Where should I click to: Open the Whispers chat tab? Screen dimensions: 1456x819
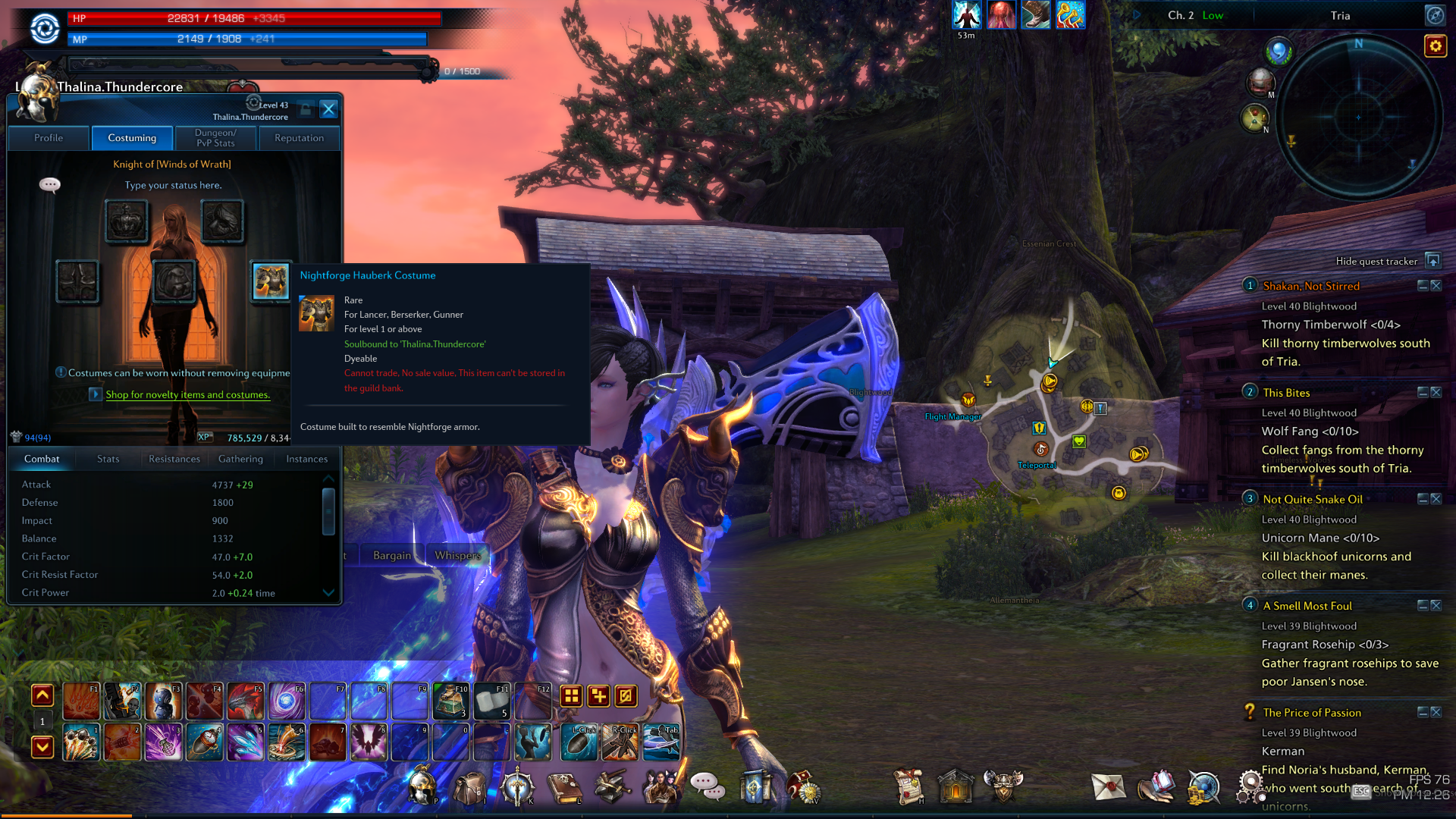[x=457, y=555]
